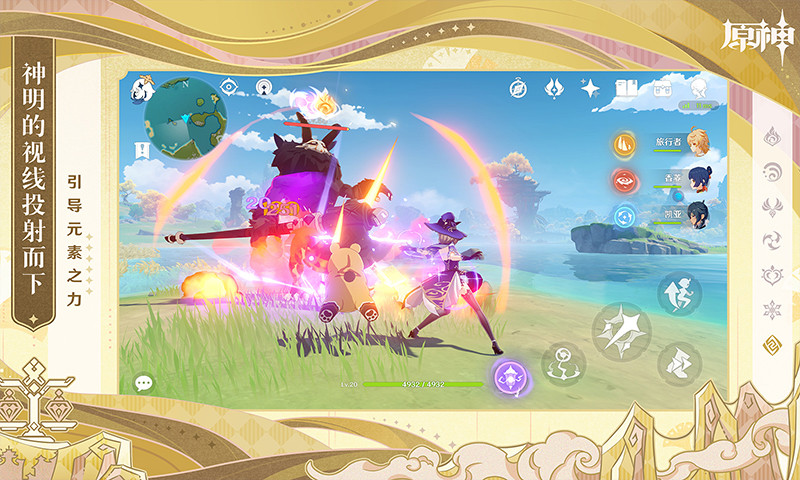This screenshot has height=480, width=800.
Task: Open the compass events icon
Action: tap(517, 88)
